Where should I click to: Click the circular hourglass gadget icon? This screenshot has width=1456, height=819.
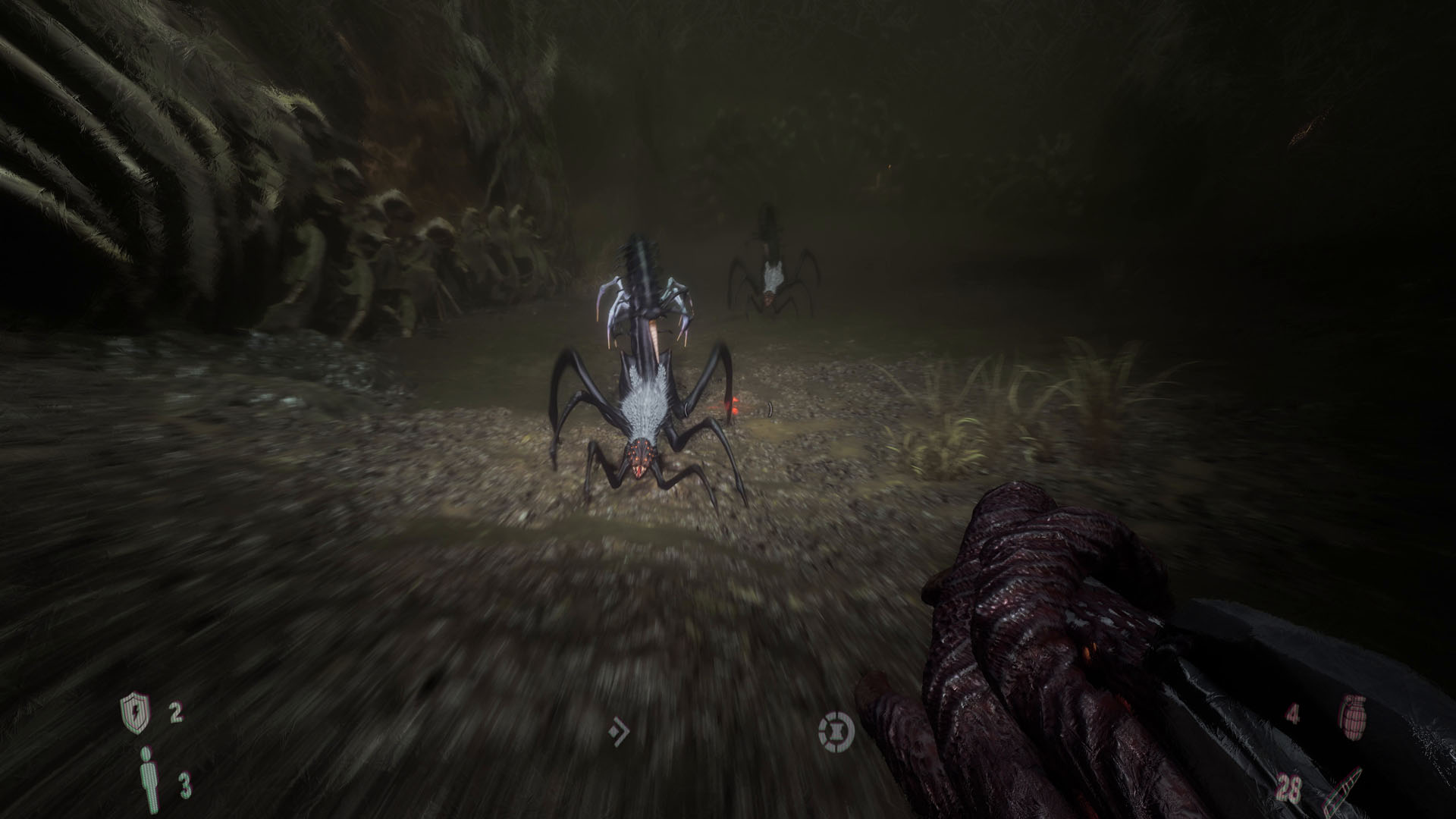pyautogui.click(x=836, y=731)
